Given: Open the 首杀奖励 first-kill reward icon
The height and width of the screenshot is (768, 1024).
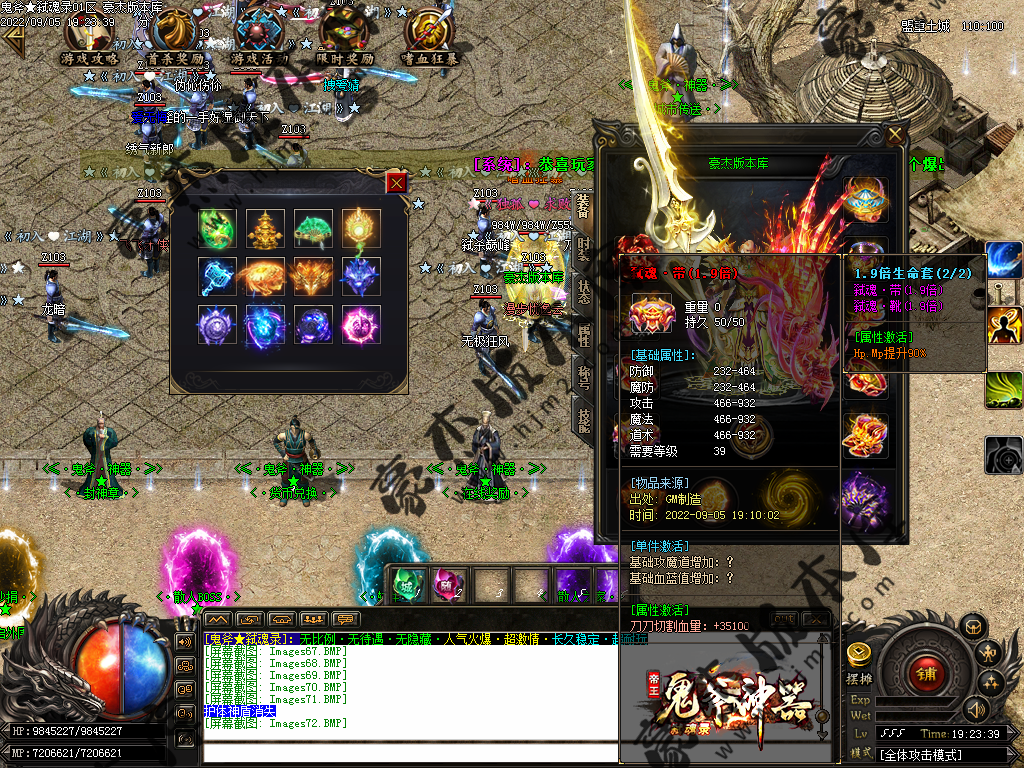Looking at the screenshot, I should click(175, 35).
